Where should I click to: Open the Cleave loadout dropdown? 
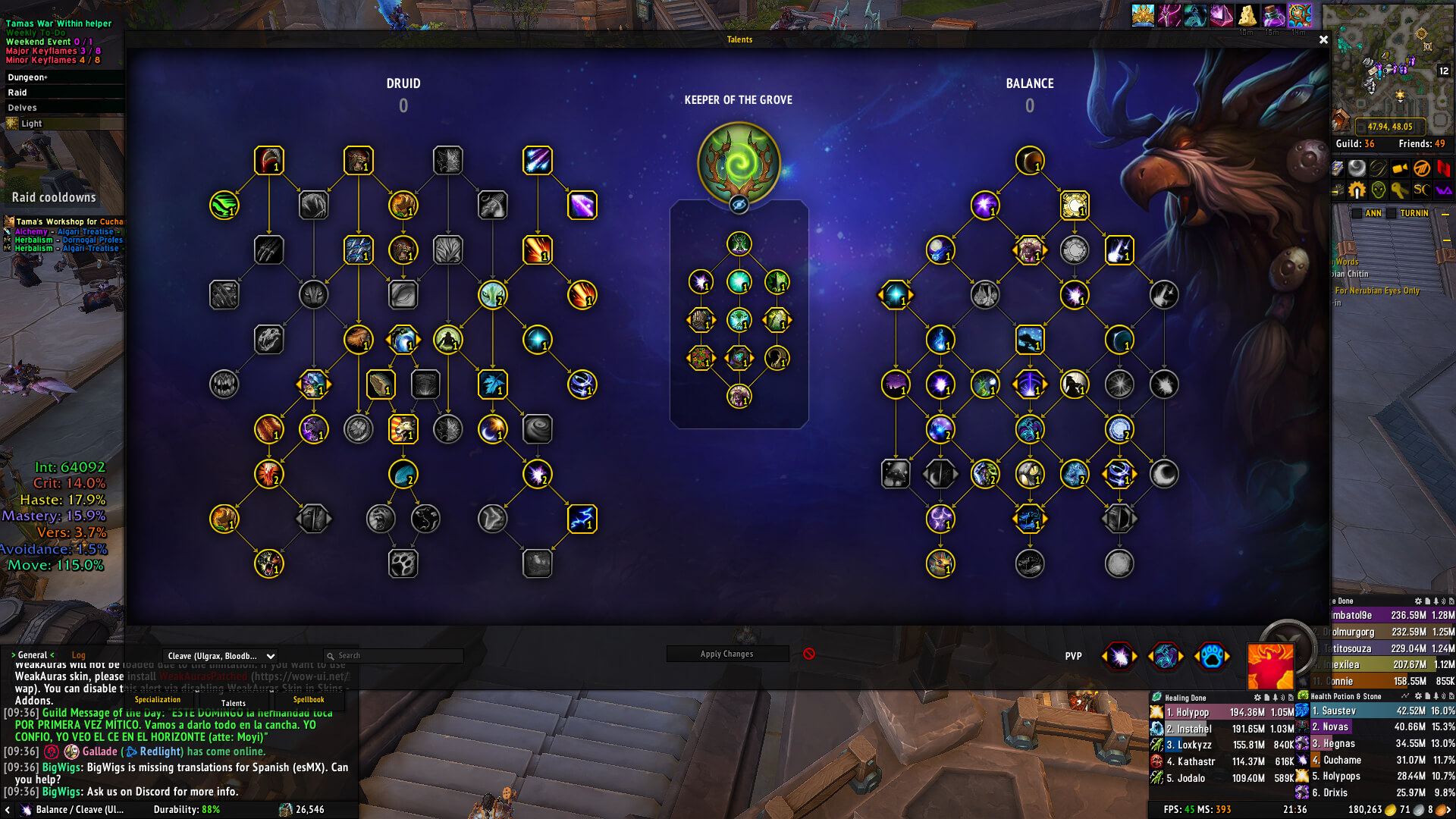220,656
